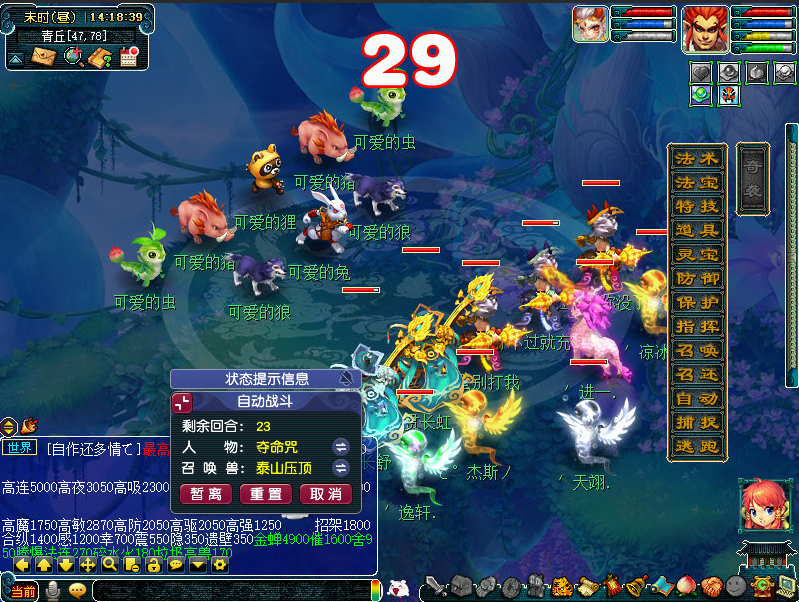Choose the 保护 protect command
The height and width of the screenshot is (602, 799).
point(697,303)
